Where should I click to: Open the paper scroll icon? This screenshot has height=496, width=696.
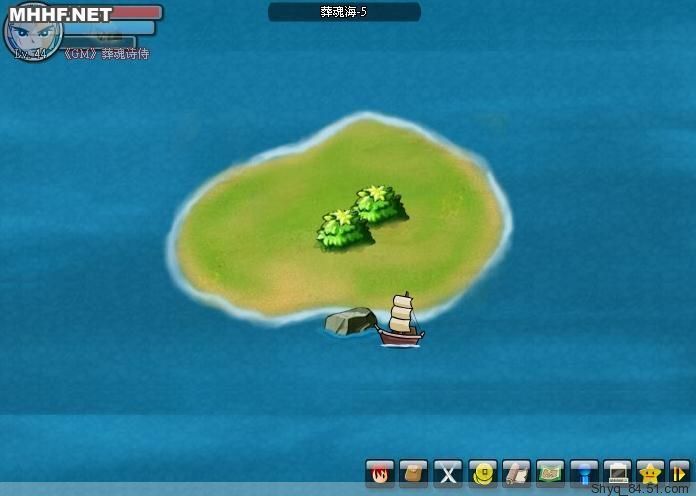[x=516, y=472]
